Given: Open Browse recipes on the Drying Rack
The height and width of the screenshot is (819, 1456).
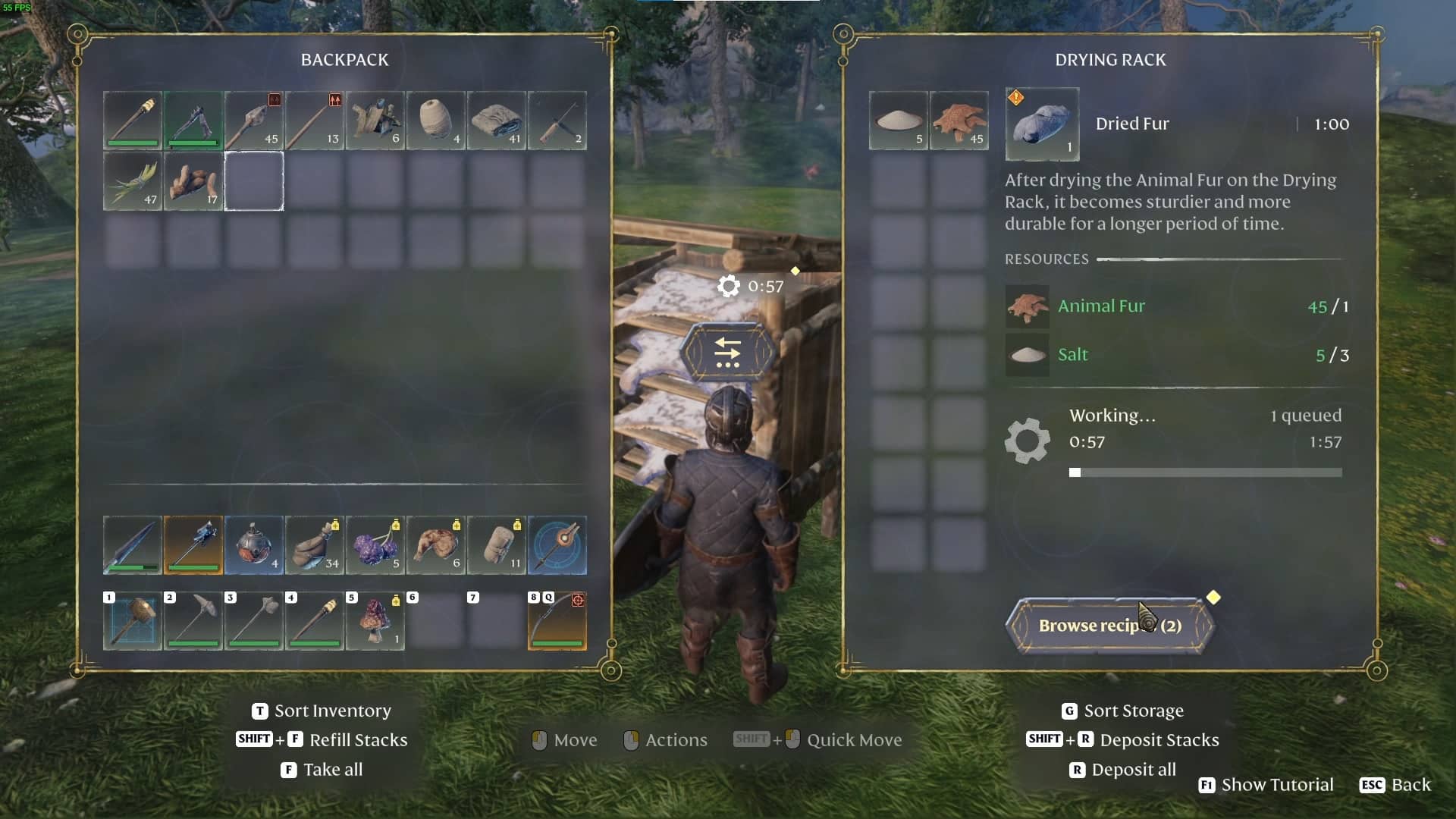Looking at the screenshot, I should pyautogui.click(x=1110, y=626).
